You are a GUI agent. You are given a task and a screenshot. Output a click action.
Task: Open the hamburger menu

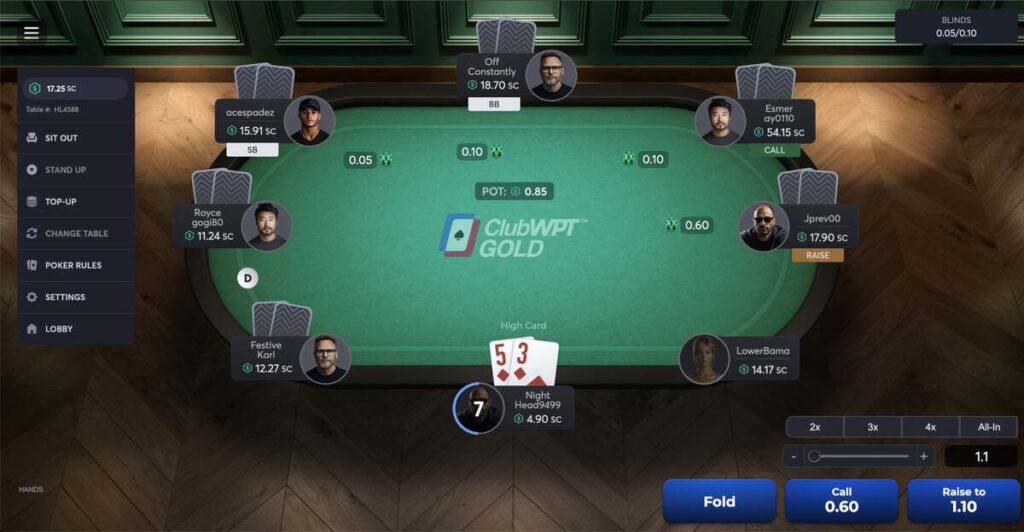pyautogui.click(x=31, y=32)
